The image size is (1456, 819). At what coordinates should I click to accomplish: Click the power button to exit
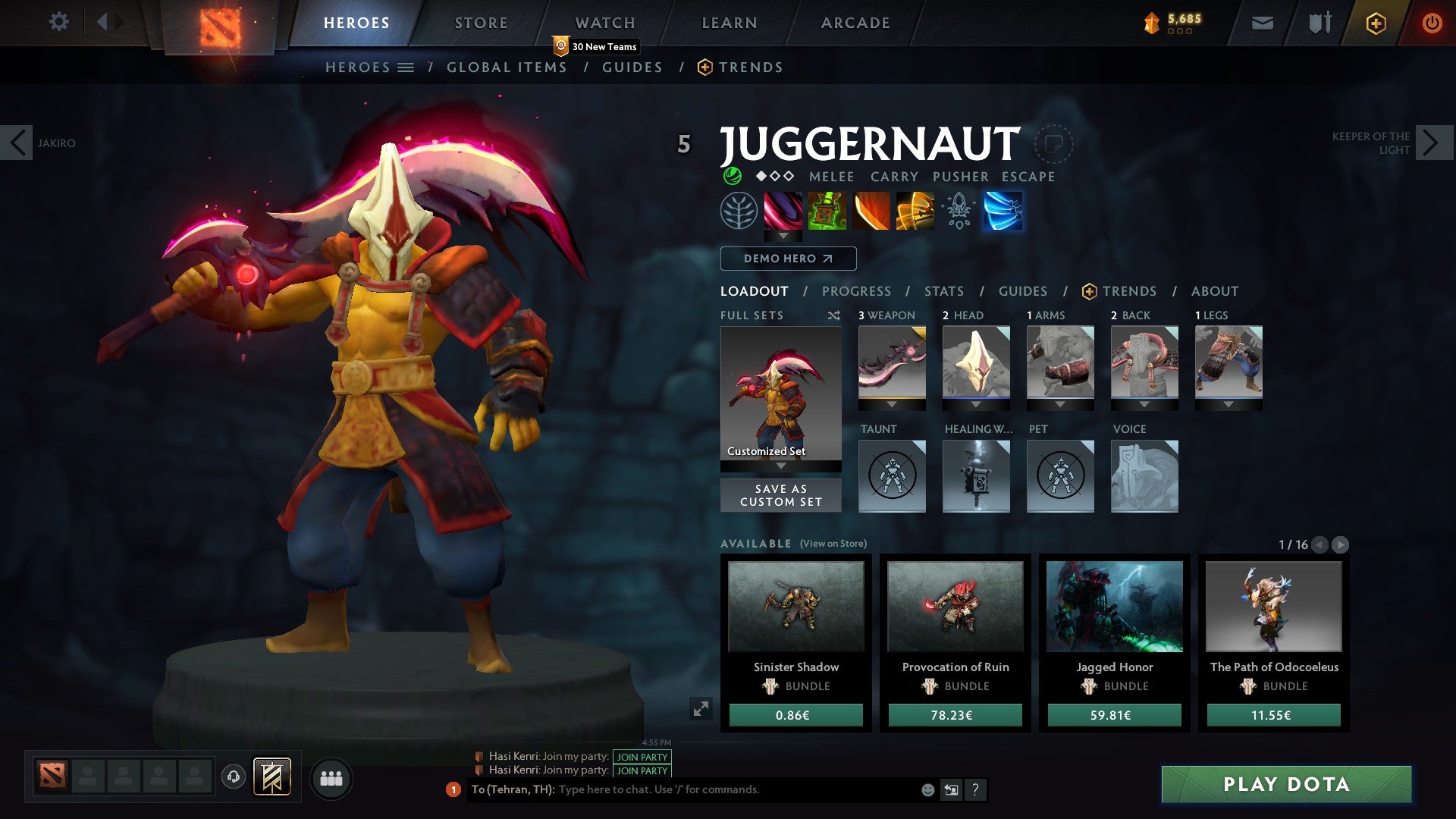[x=1432, y=23]
